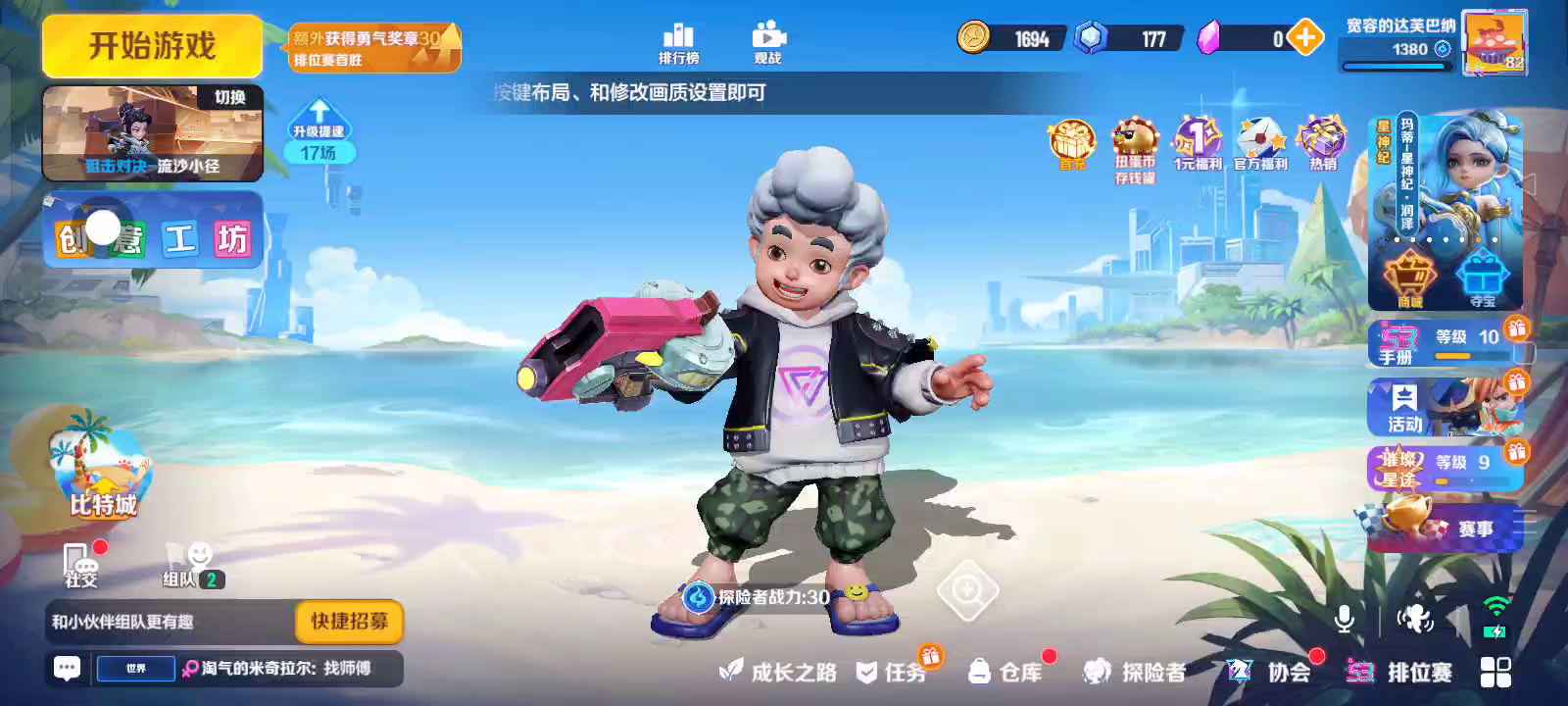
Task: Open the 排行榜 leaderboard
Action: [678, 43]
